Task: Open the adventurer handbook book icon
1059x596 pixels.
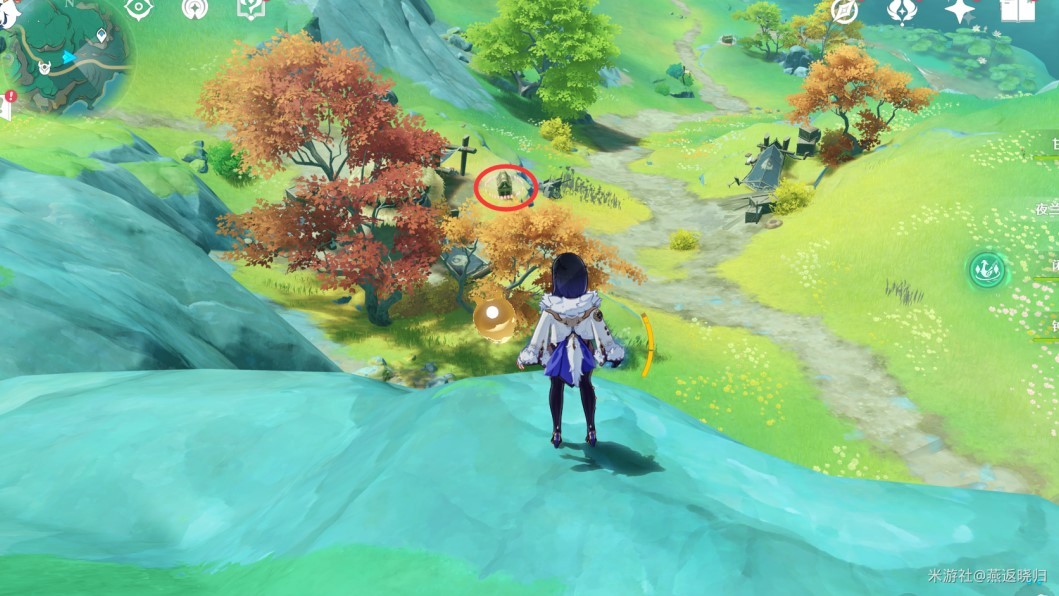Action: click(1016, 10)
